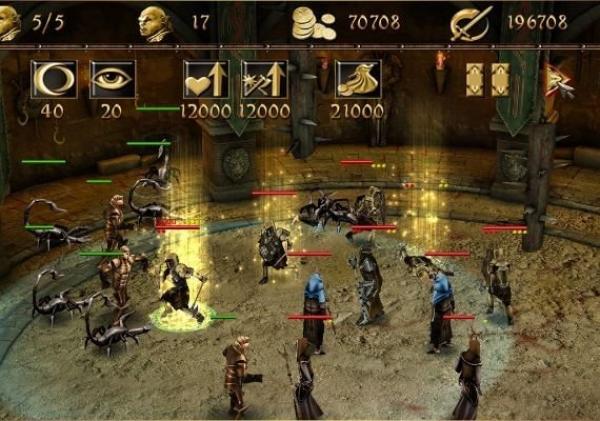Purchase the attack damage upgrade

[263, 80]
